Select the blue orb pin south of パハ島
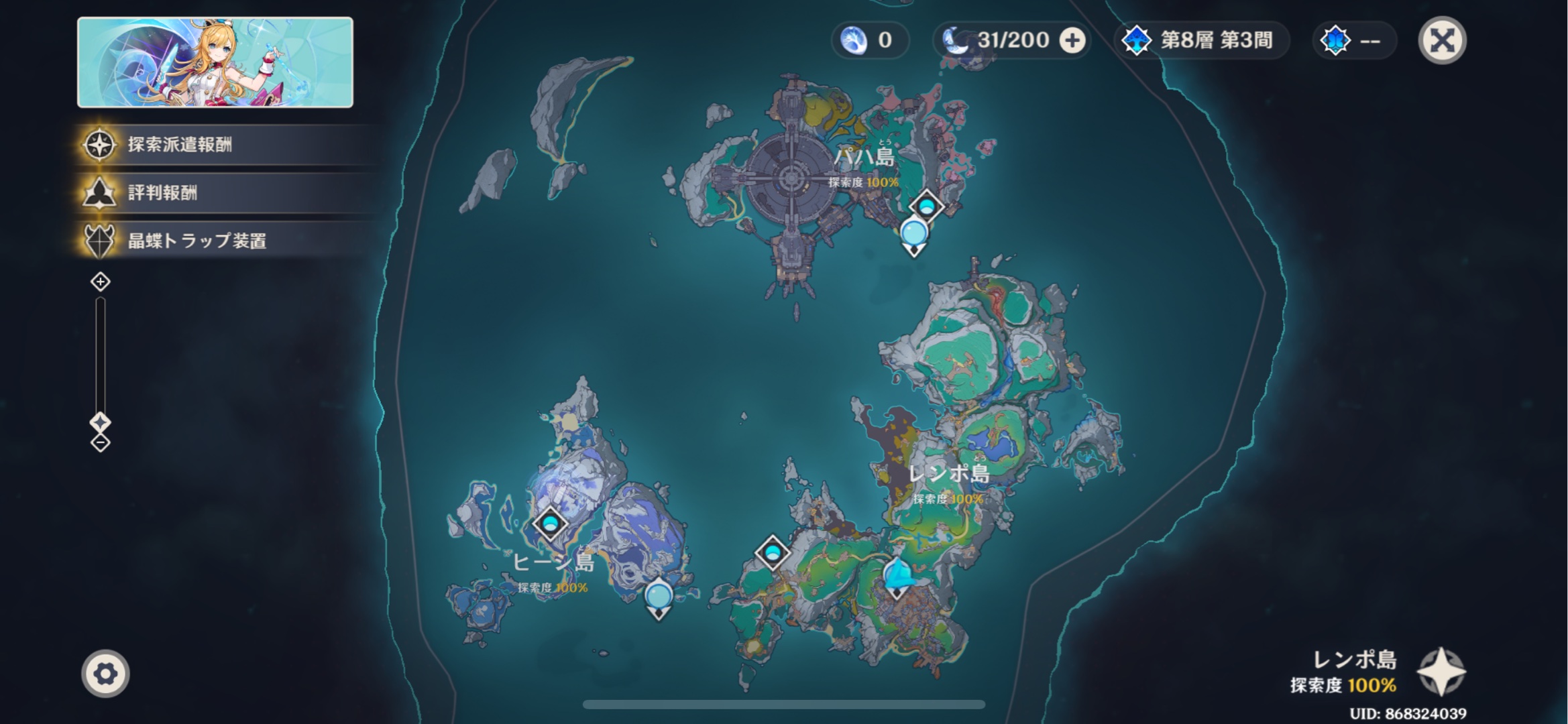This screenshot has width=1568, height=724. click(913, 235)
